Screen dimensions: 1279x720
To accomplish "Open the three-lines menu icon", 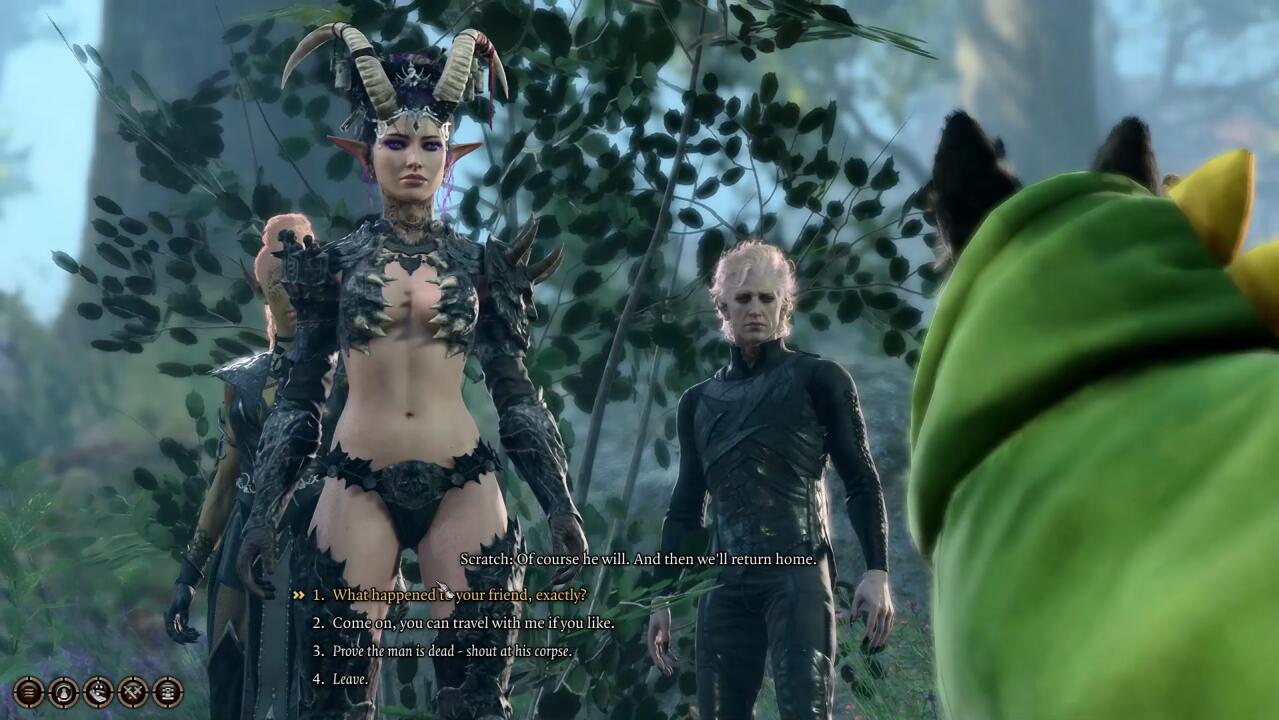I will point(28,691).
